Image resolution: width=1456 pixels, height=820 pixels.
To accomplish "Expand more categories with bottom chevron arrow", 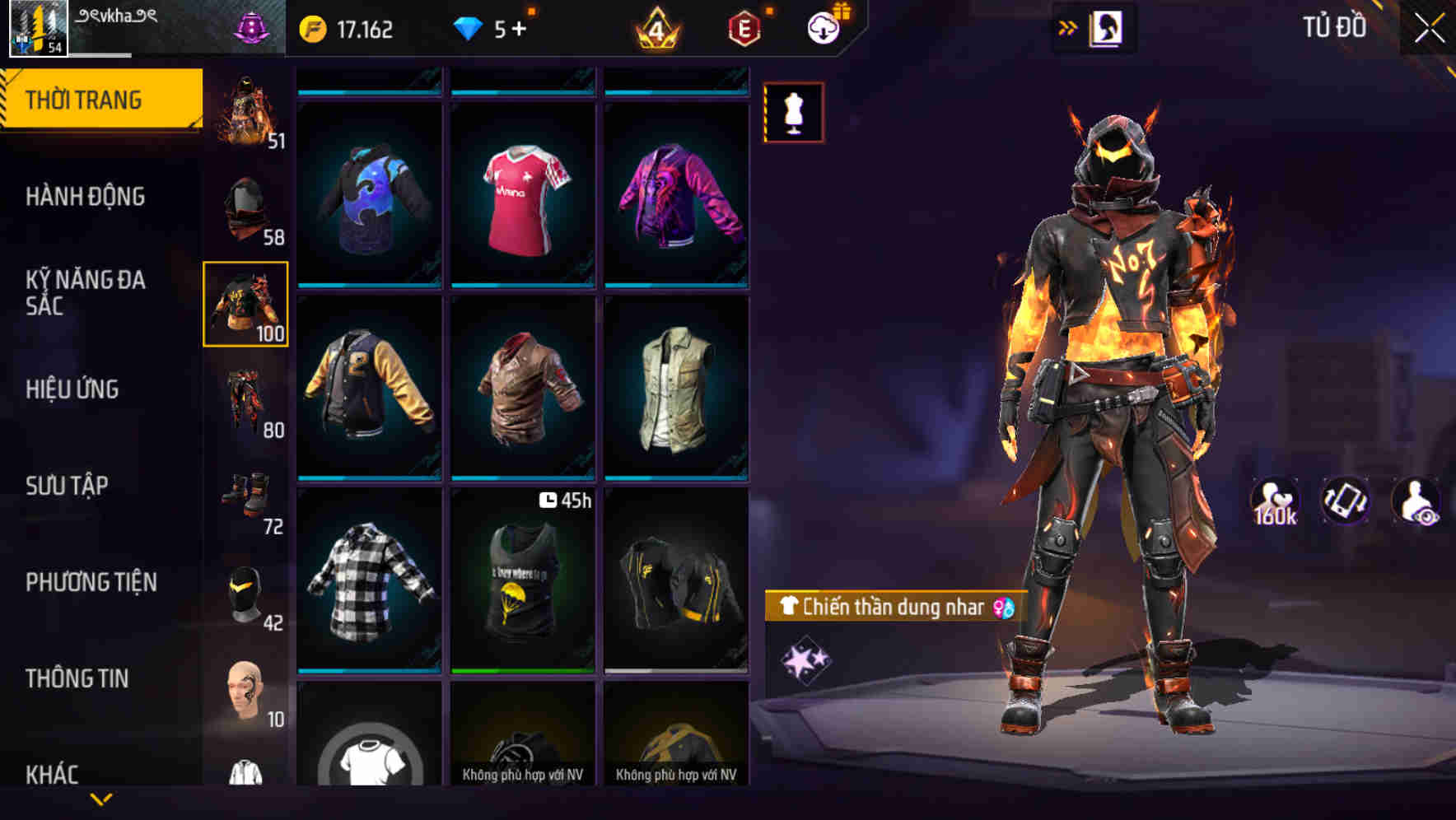I will [101, 797].
